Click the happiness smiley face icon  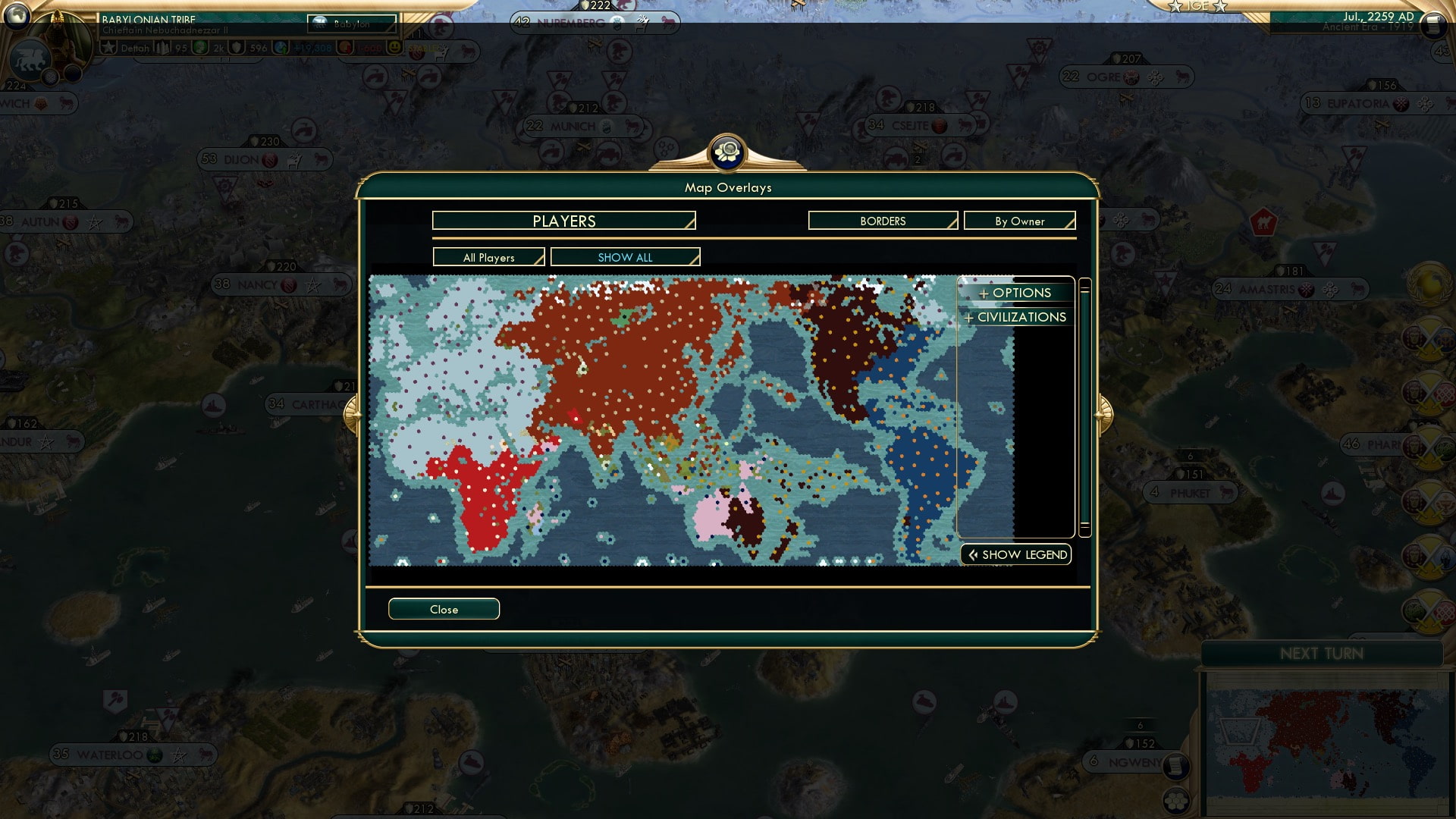pyautogui.click(x=395, y=47)
